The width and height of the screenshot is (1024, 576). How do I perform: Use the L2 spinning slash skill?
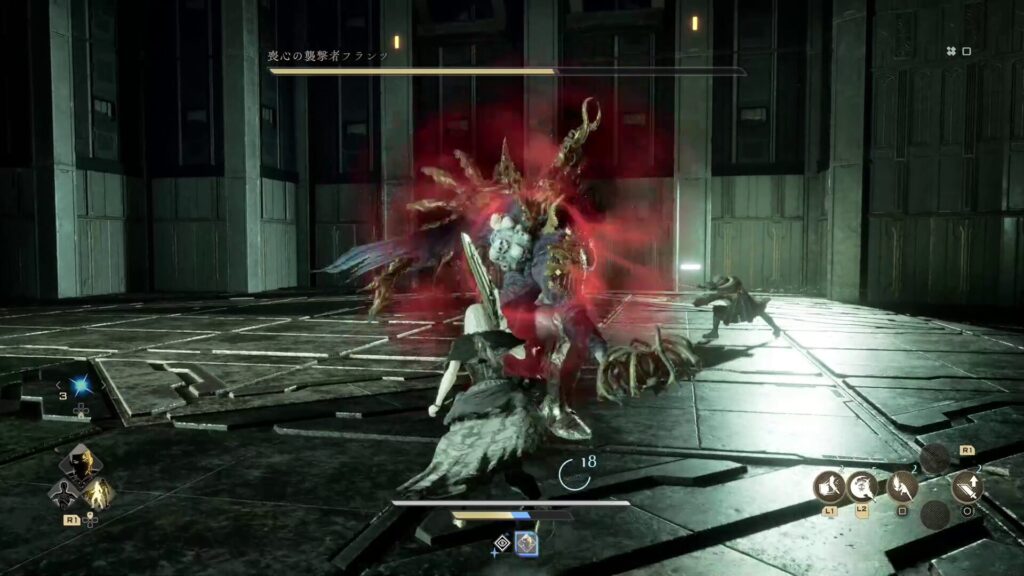point(862,487)
